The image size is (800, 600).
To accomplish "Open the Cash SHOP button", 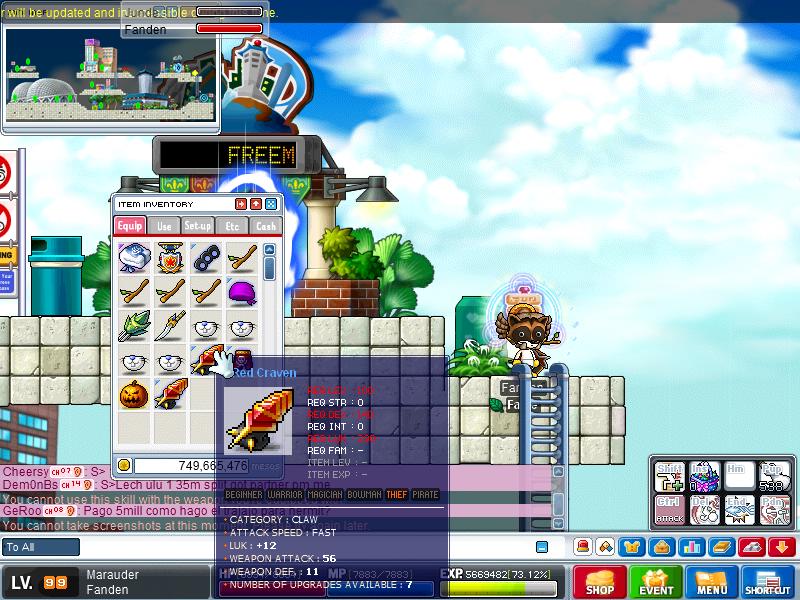I will coord(599,582).
